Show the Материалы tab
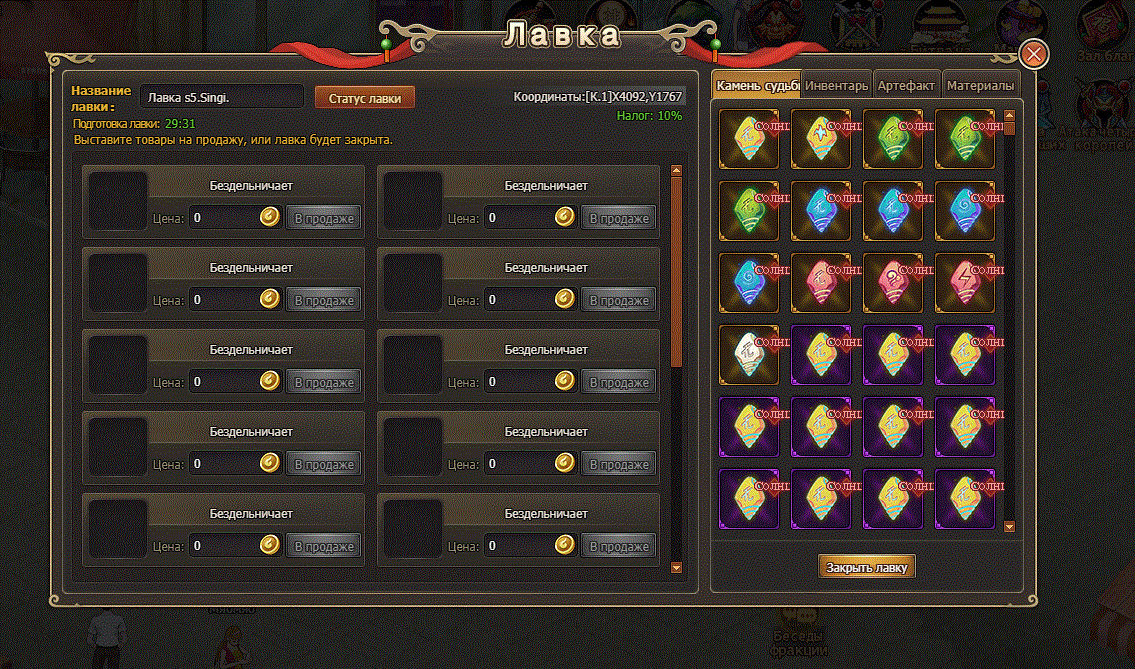 pos(980,86)
